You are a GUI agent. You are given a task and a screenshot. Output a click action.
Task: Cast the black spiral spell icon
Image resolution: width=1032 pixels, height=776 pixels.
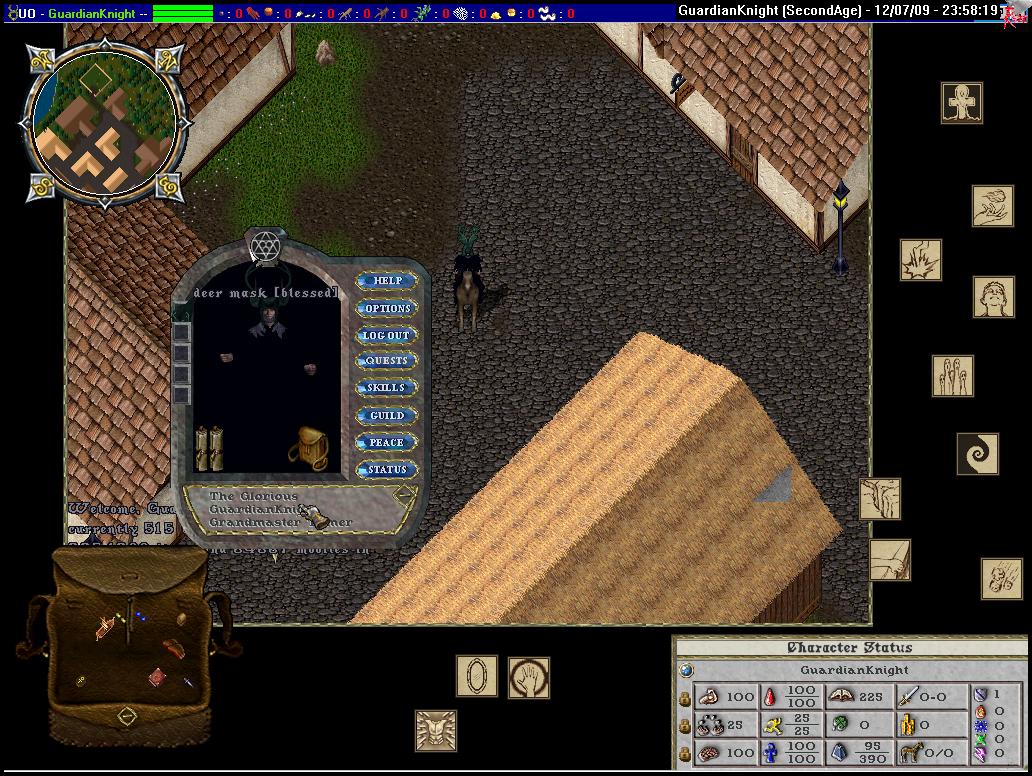click(977, 454)
